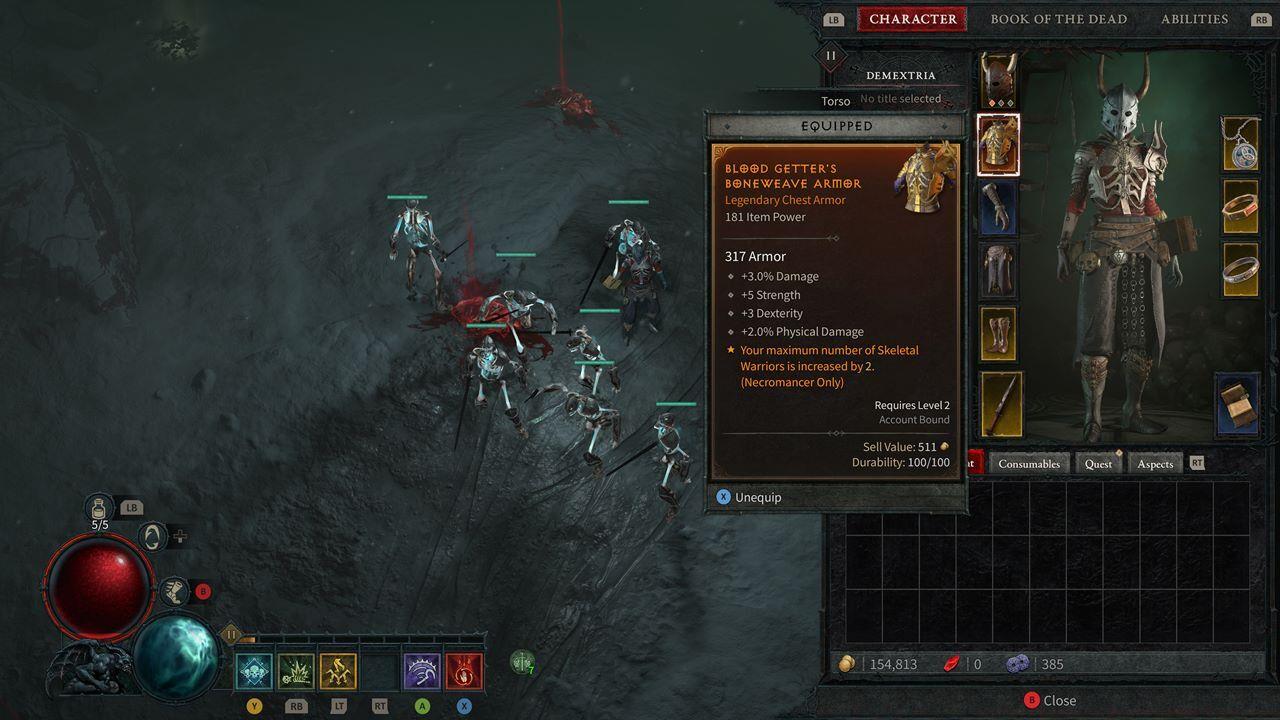
Task: Switch to the Book of the Dead tab
Action: coord(1059,18)
